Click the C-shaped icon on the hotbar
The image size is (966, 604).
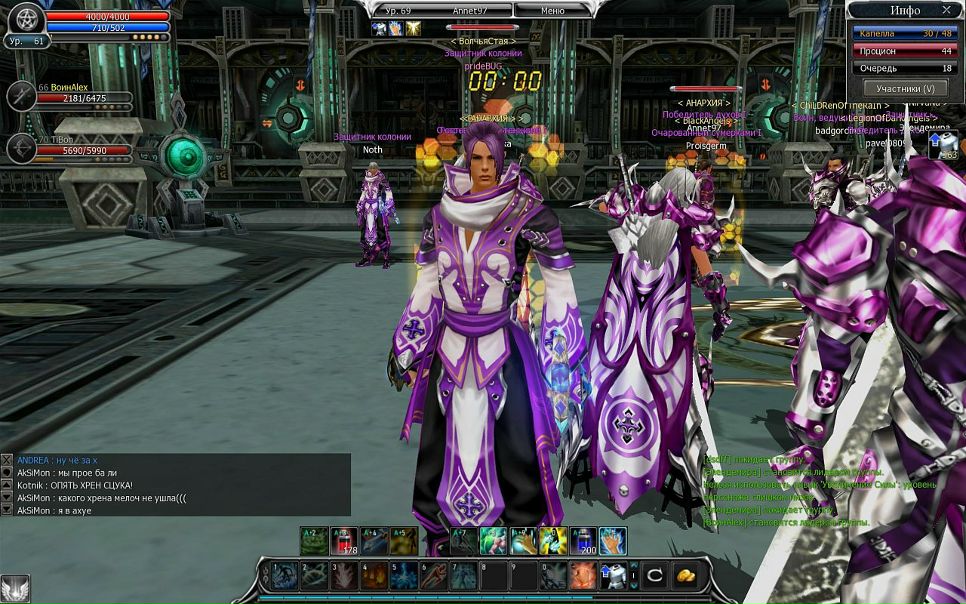655,576
